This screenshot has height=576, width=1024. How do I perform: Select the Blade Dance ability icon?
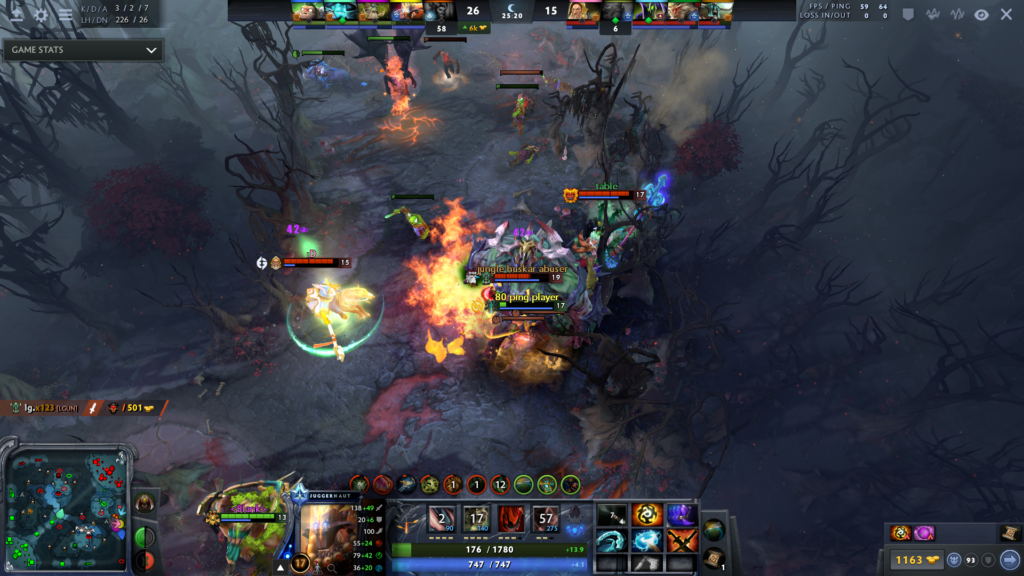click(511, 519)
